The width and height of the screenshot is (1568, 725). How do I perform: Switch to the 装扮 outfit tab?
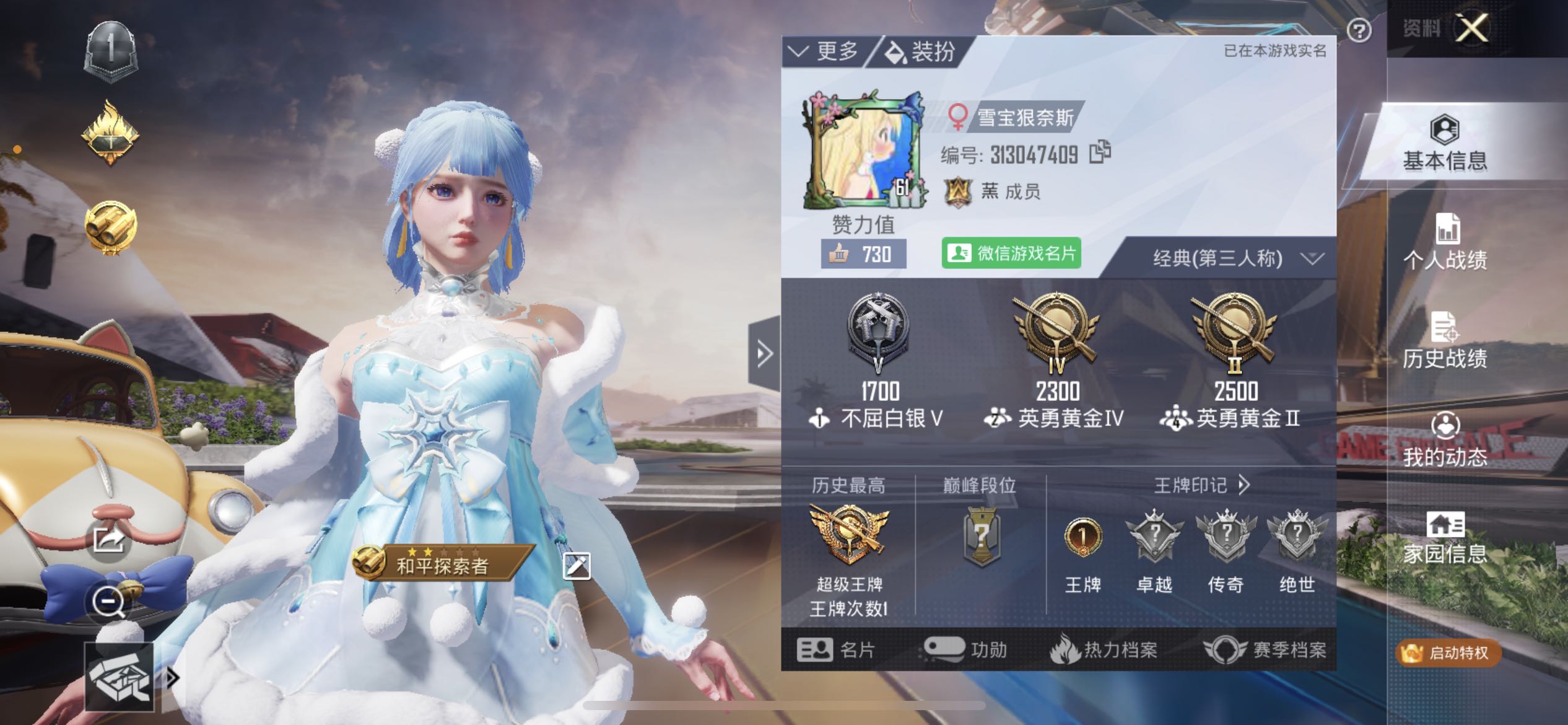[x=921, y=51]
